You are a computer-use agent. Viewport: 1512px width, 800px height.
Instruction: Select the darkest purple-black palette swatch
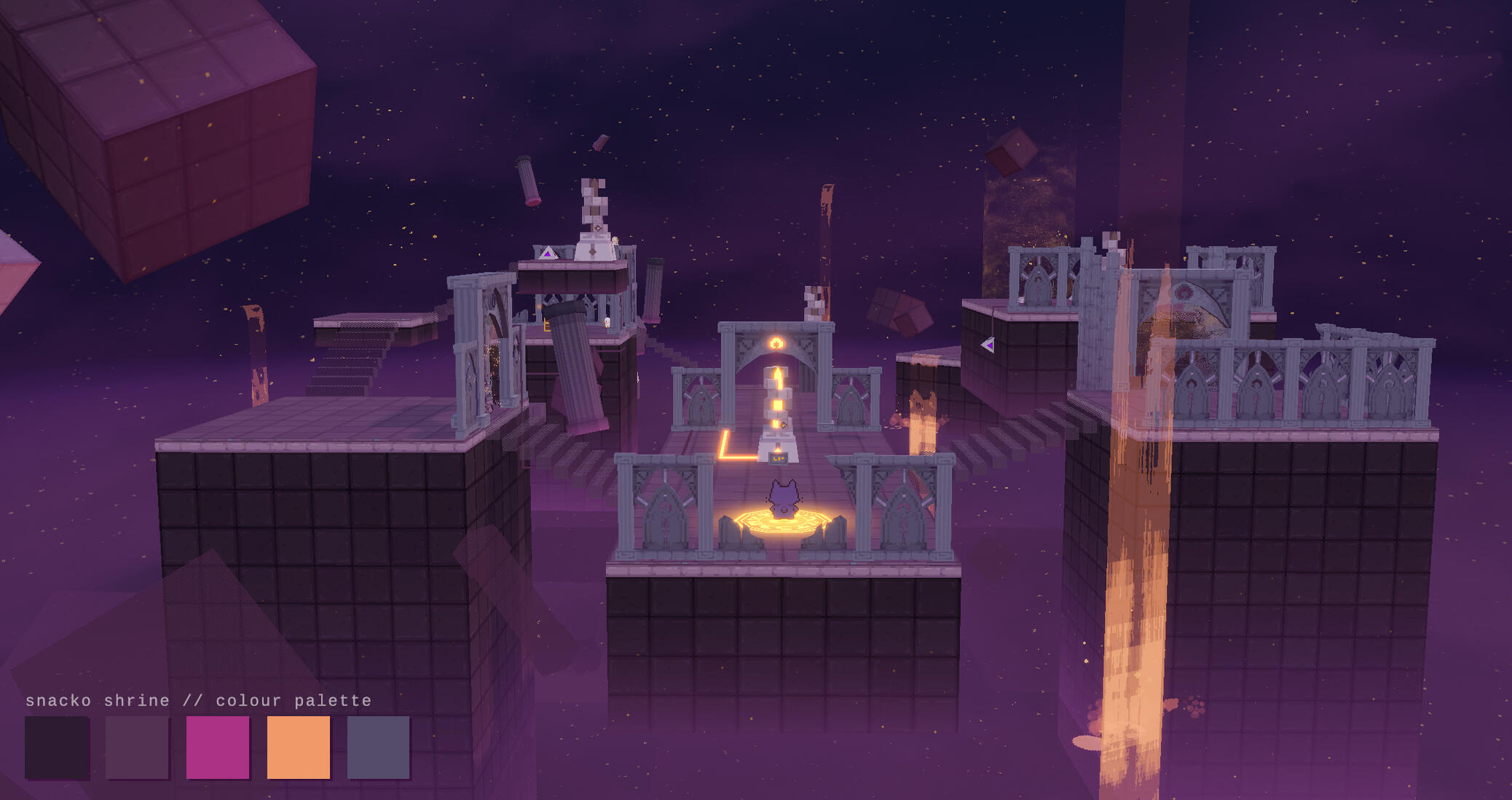click(x=57, y=747)
